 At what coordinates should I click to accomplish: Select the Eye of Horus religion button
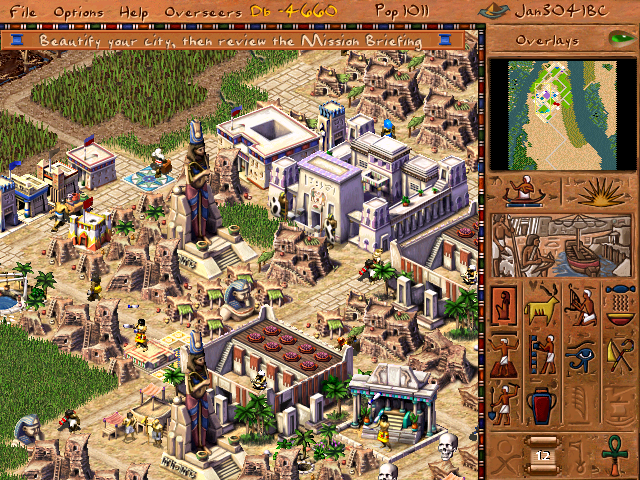581,353
